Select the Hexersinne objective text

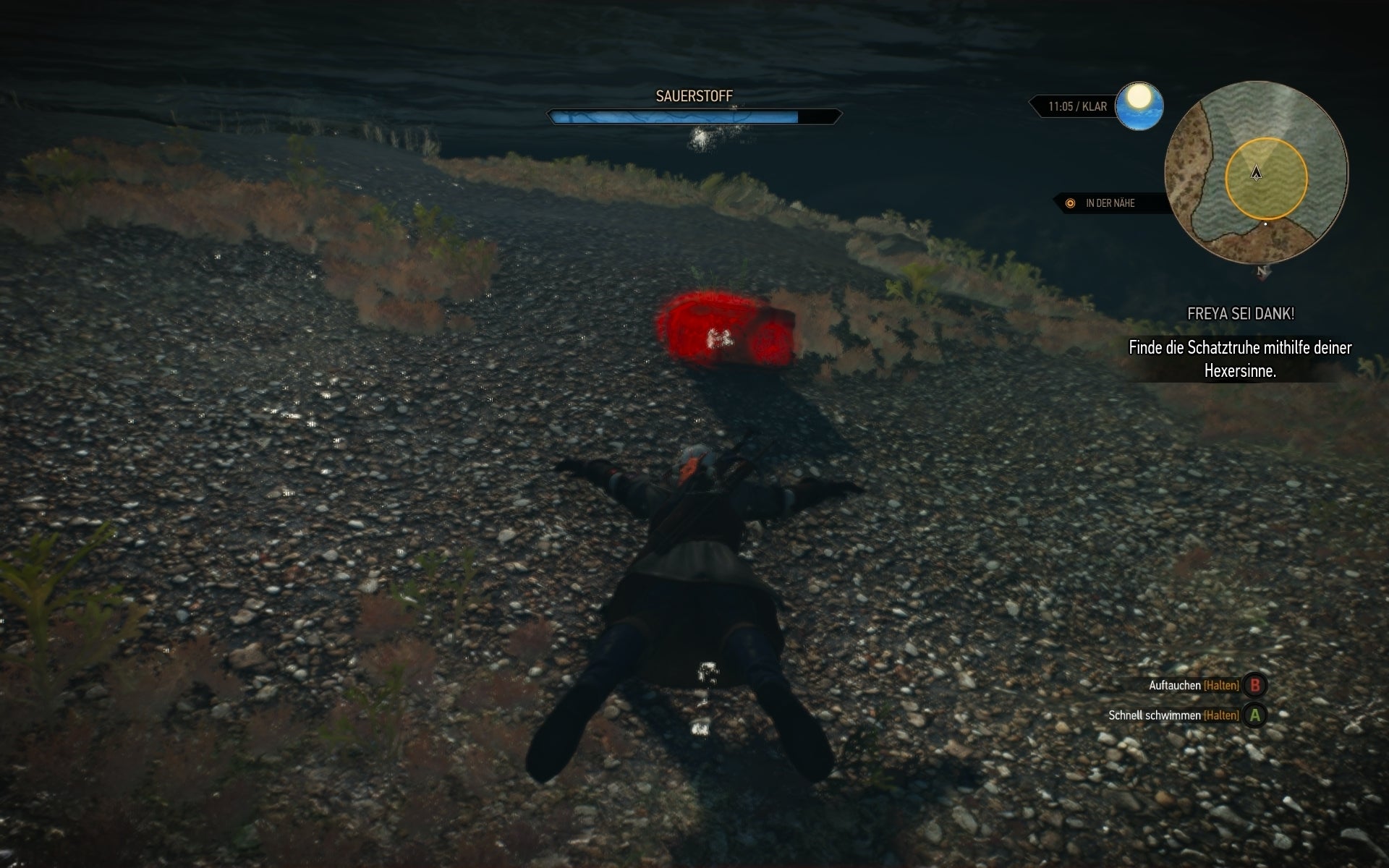[1240, 370]
